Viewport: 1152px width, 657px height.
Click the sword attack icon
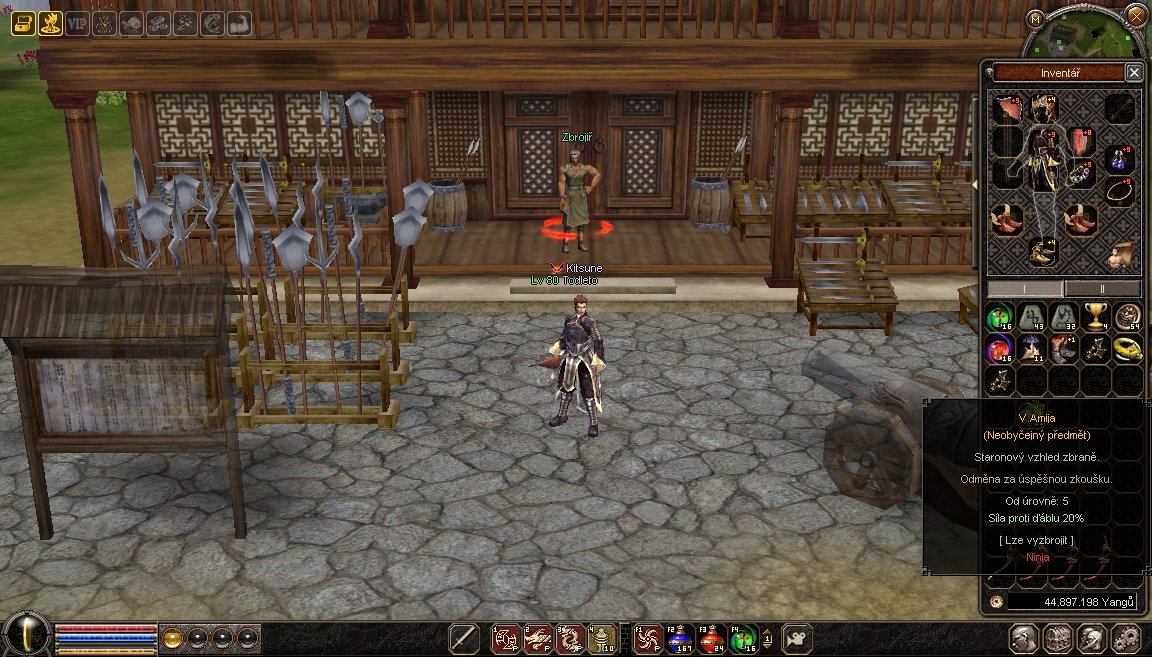point(464,638)
